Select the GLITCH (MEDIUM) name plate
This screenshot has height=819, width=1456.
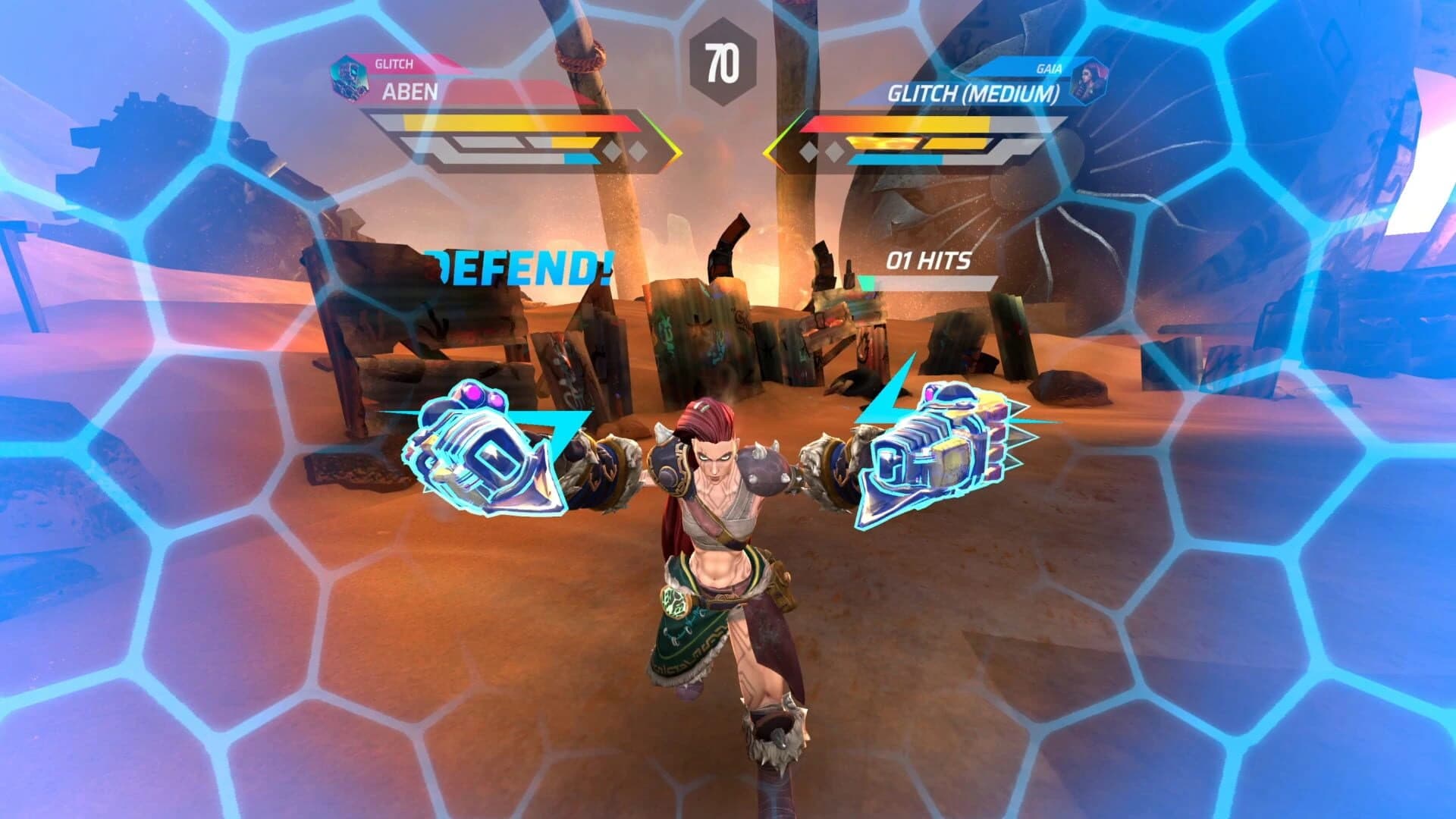974,93
